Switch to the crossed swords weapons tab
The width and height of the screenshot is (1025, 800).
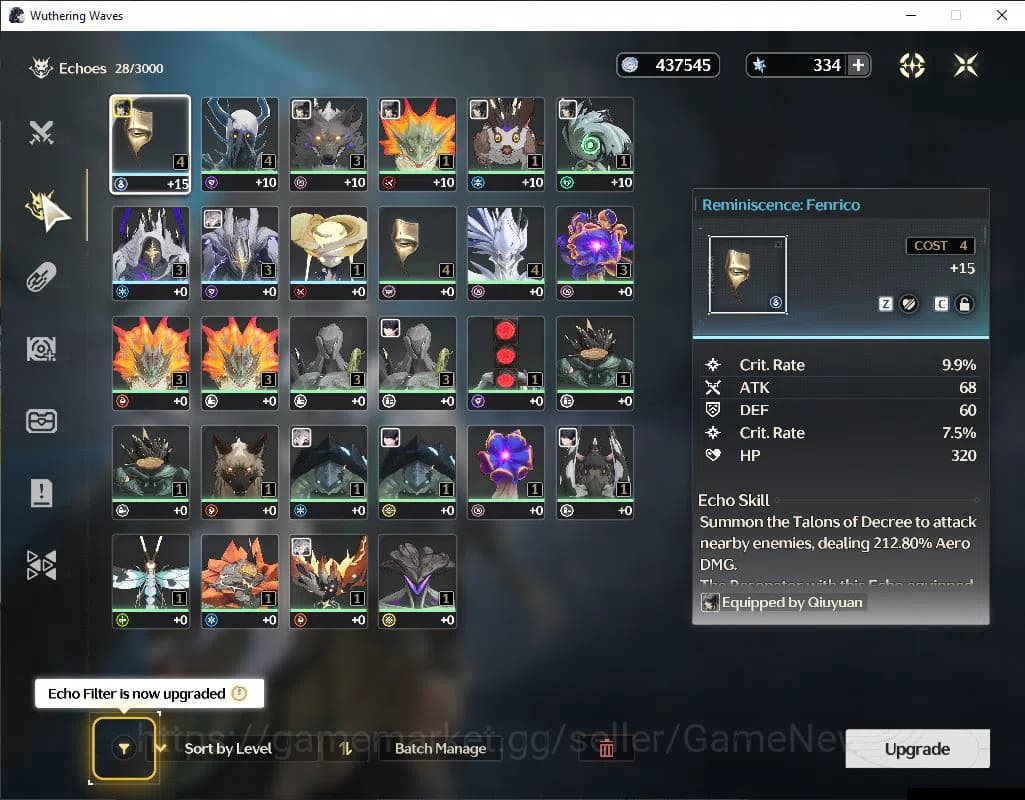(x=41, y=133)
